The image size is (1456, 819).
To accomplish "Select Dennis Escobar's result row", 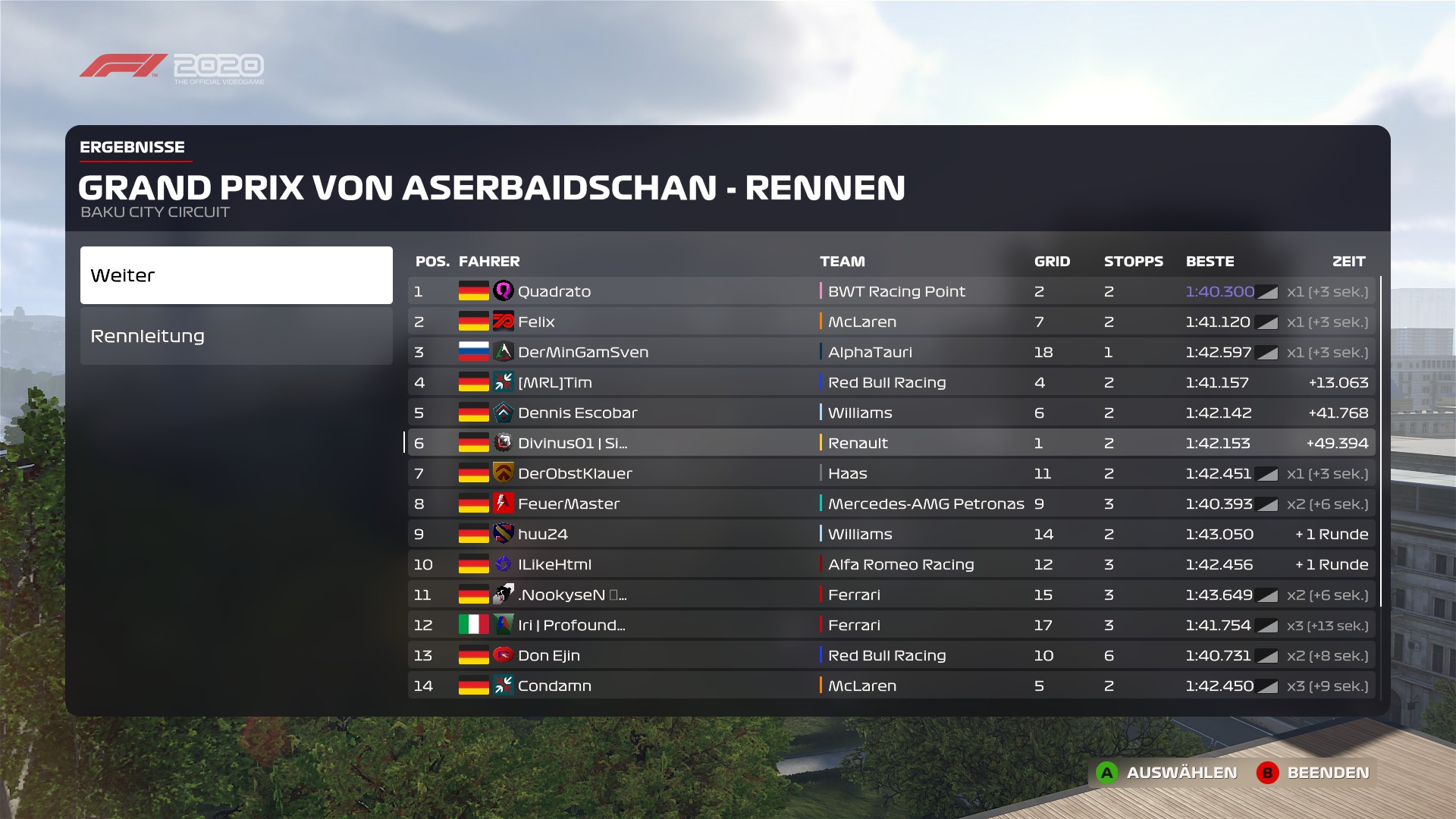I will pyautogui.click(x=891, y=413).
